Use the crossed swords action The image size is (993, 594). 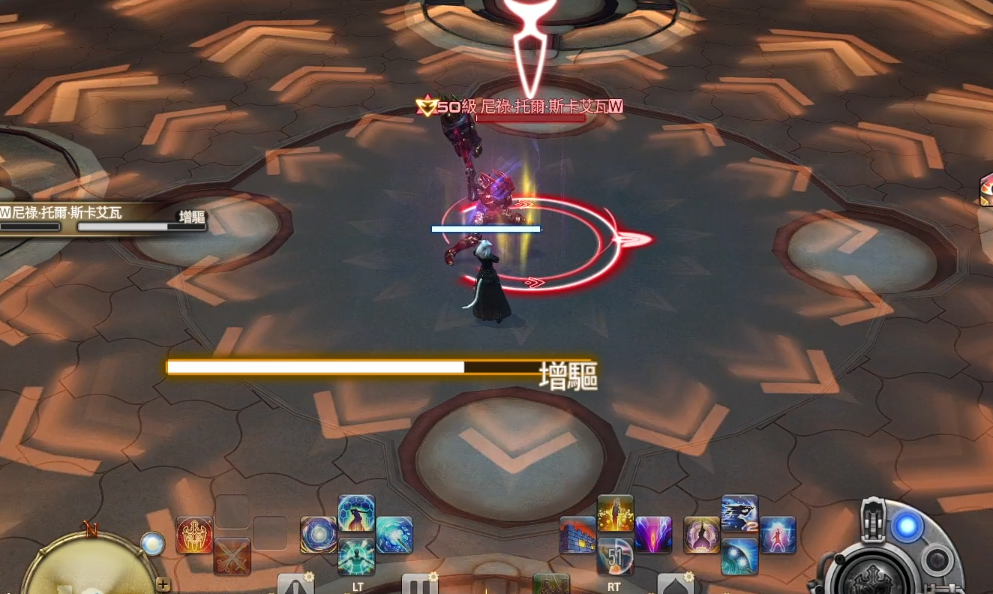(x=232, y=555)
